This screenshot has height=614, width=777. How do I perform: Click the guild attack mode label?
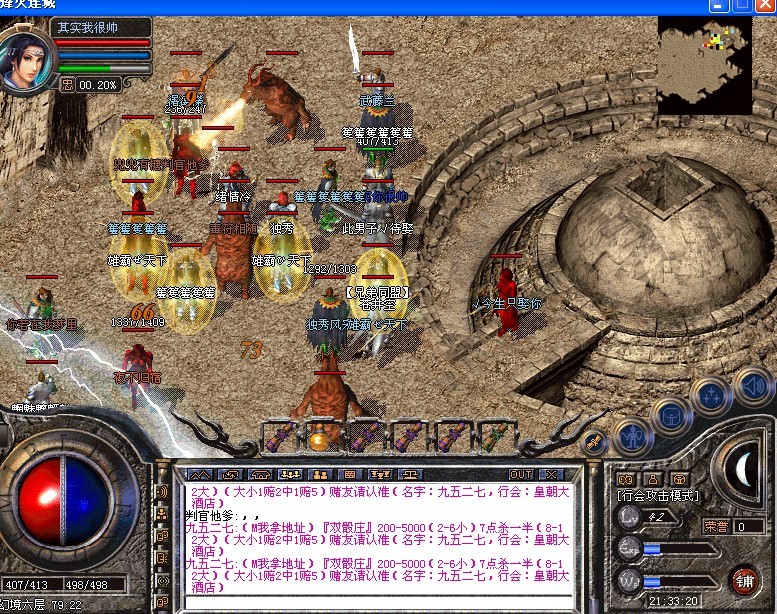tap(658, 495)
